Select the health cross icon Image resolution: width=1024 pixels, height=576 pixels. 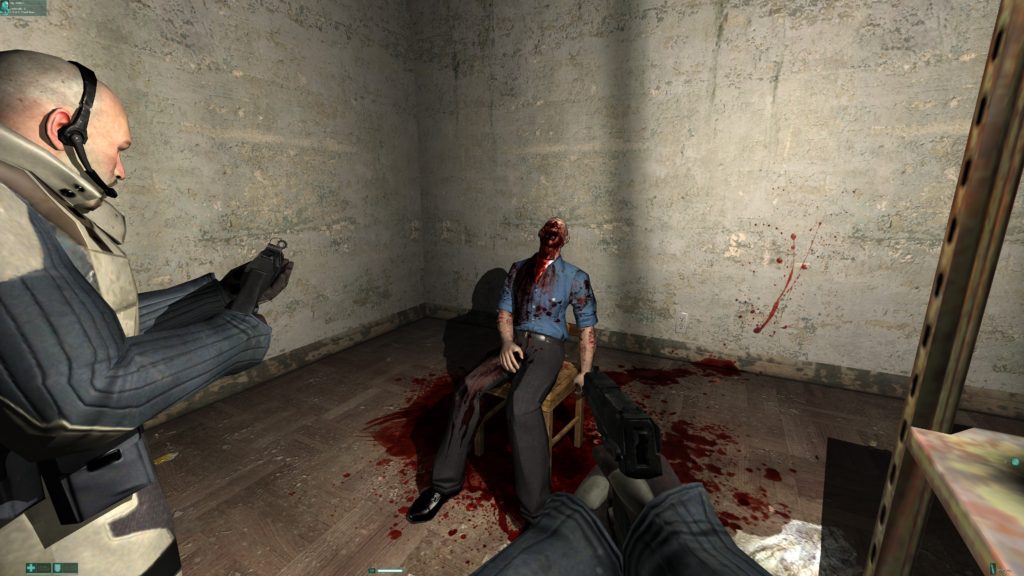(32, 568)
